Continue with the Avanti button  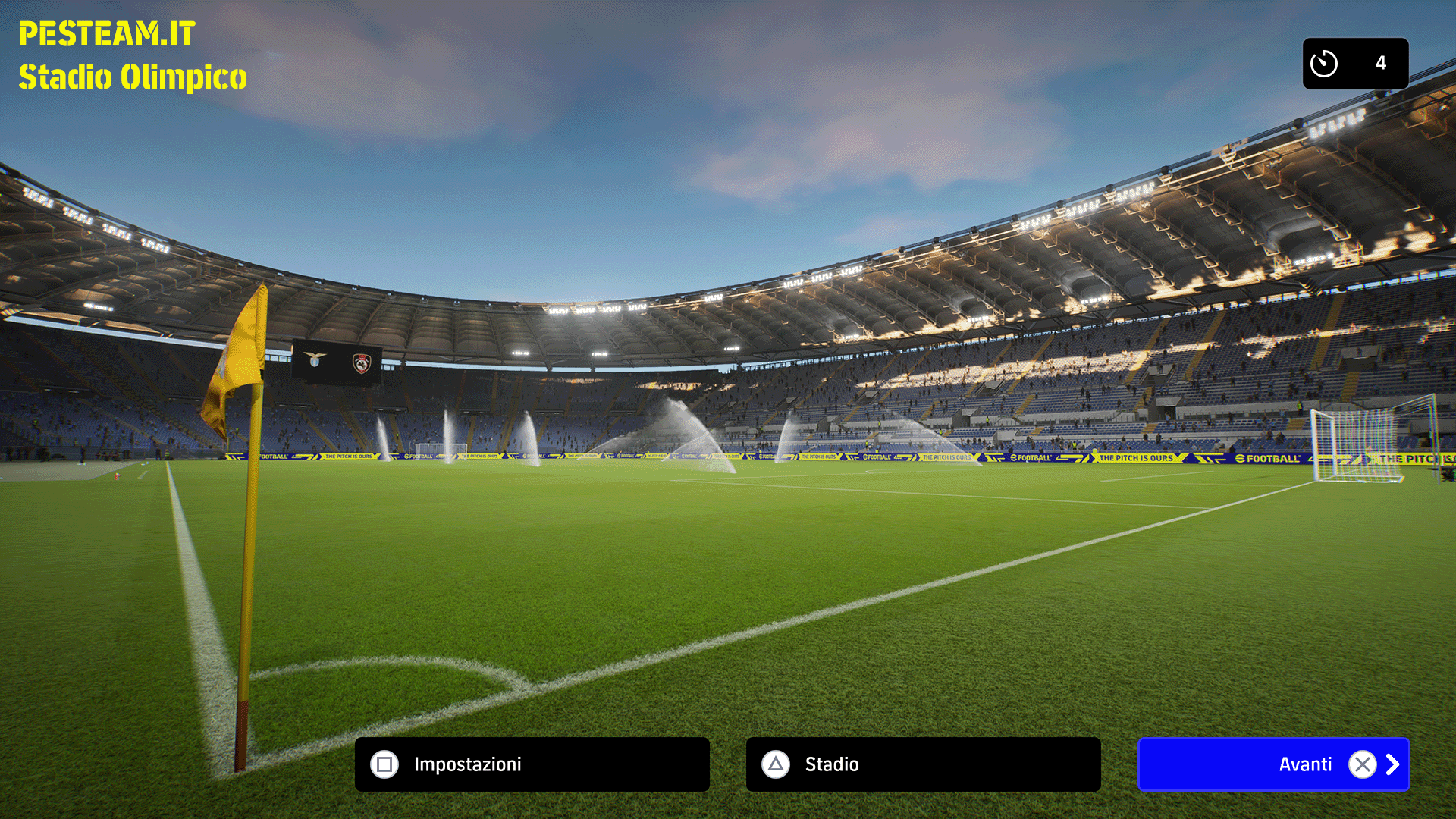coord(1273,764)
